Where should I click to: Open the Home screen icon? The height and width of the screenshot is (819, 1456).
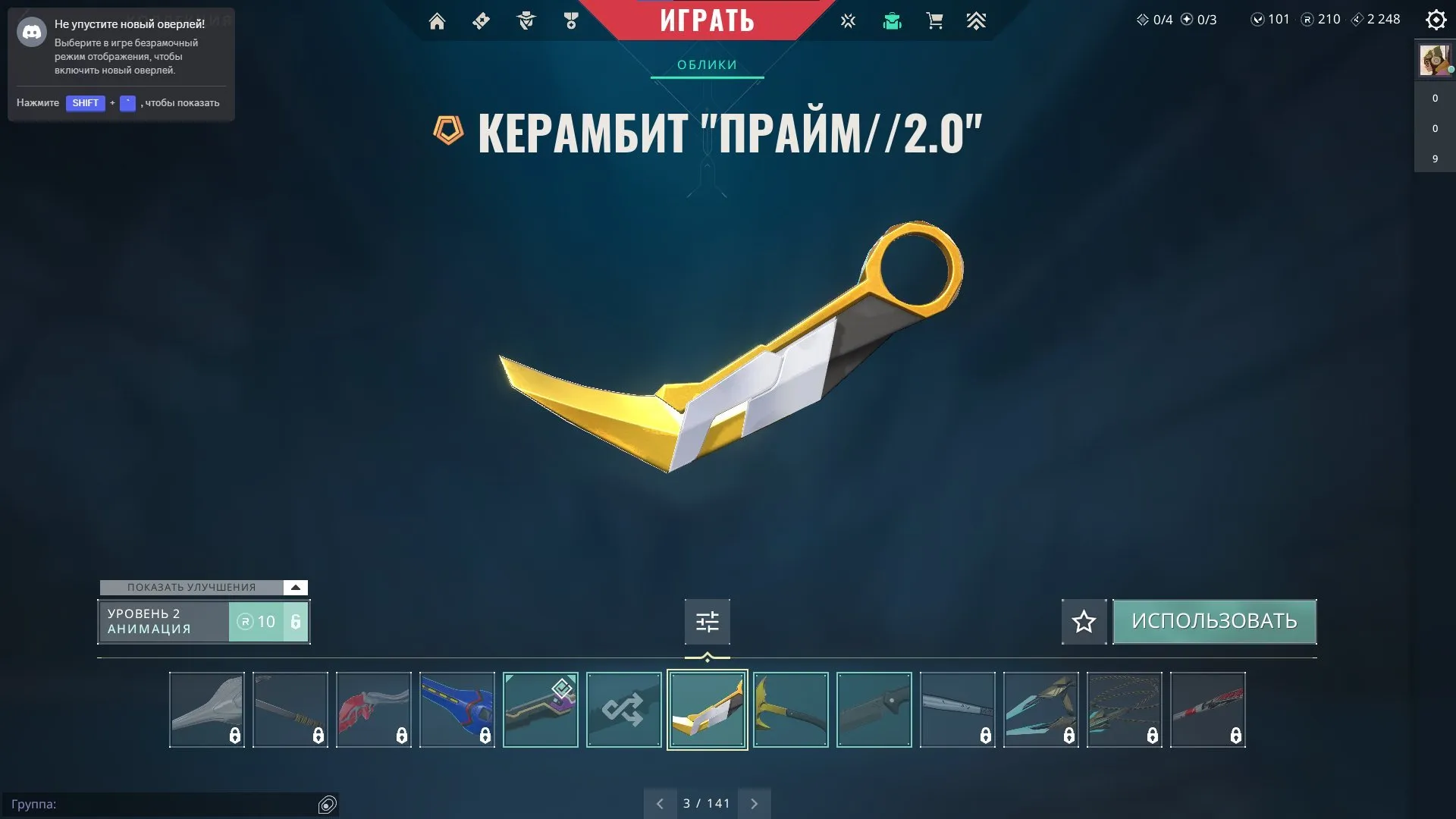pos(437,21)
